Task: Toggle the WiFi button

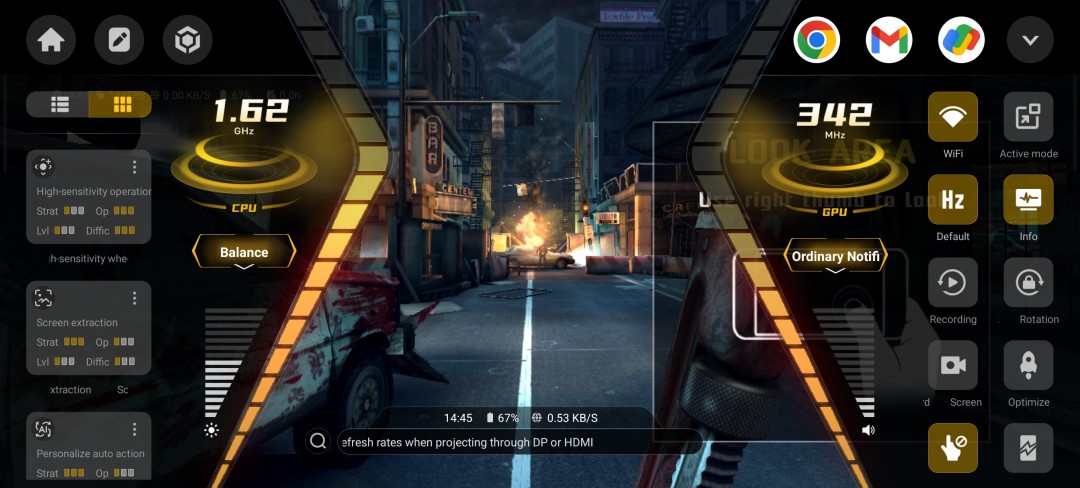Action: [x=953, y=118]
